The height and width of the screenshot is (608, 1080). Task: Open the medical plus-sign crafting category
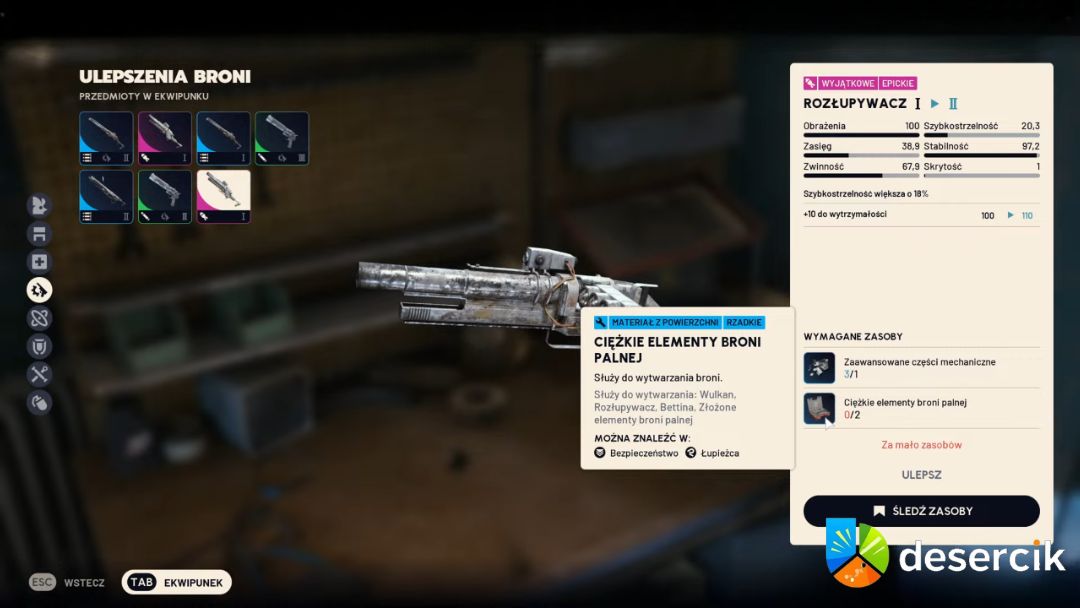click(x=39, y=262)
